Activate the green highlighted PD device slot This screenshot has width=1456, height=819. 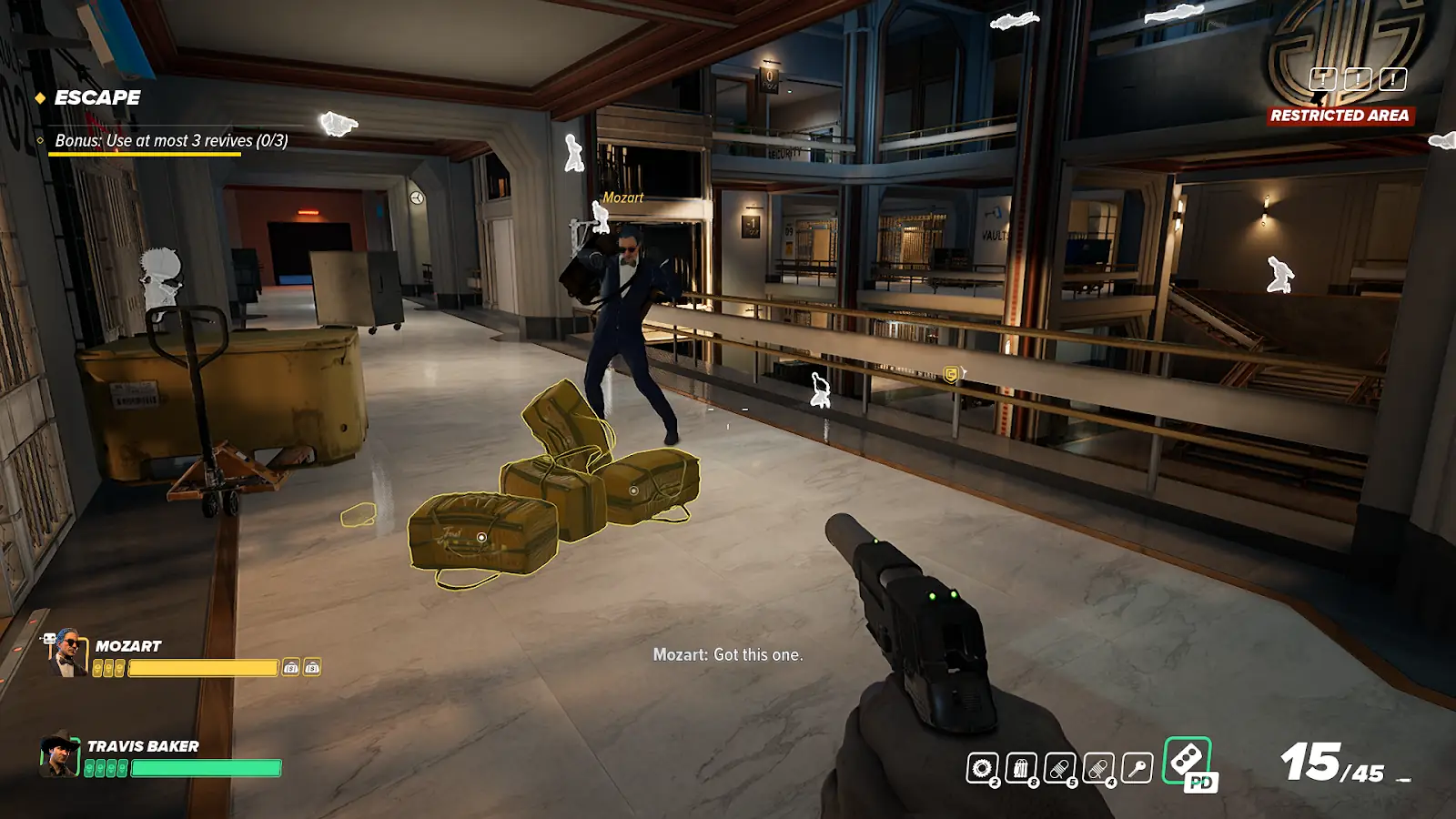[1188, 761]
